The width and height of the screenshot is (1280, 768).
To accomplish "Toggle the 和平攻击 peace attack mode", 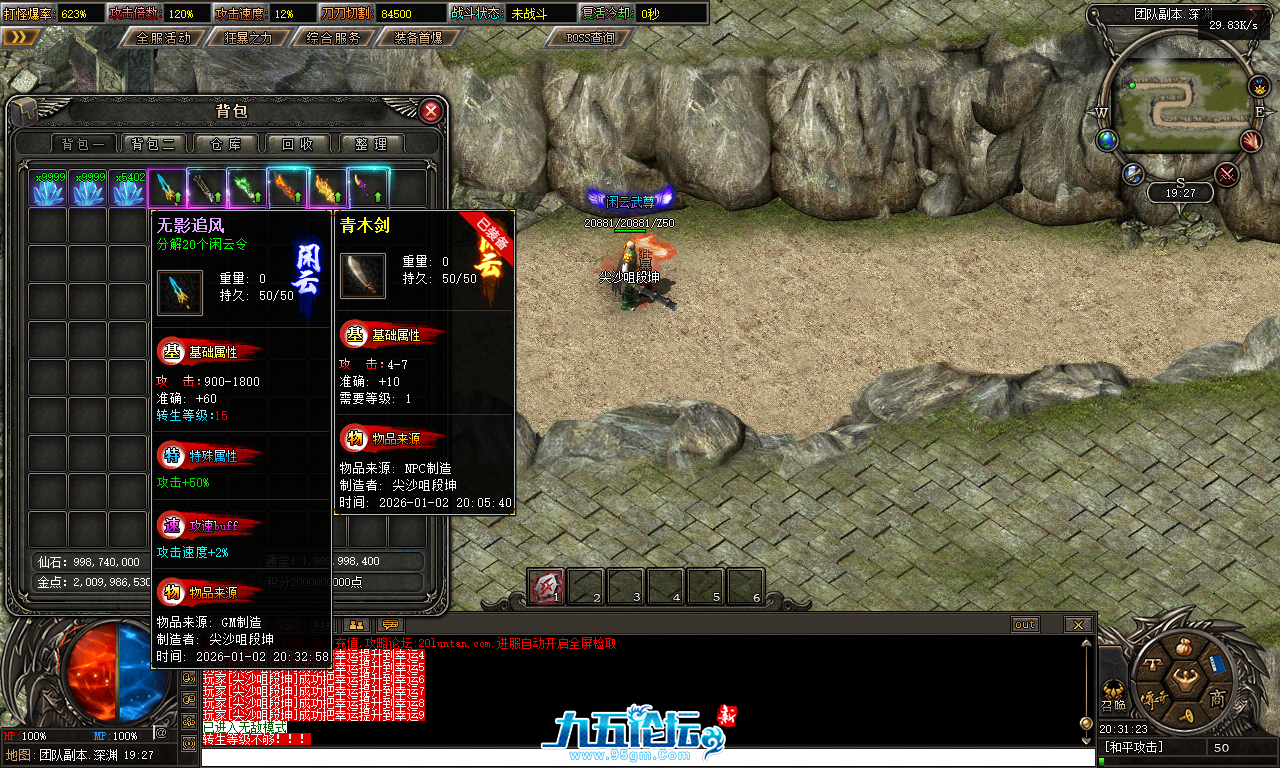I will tap(1135, 745).
